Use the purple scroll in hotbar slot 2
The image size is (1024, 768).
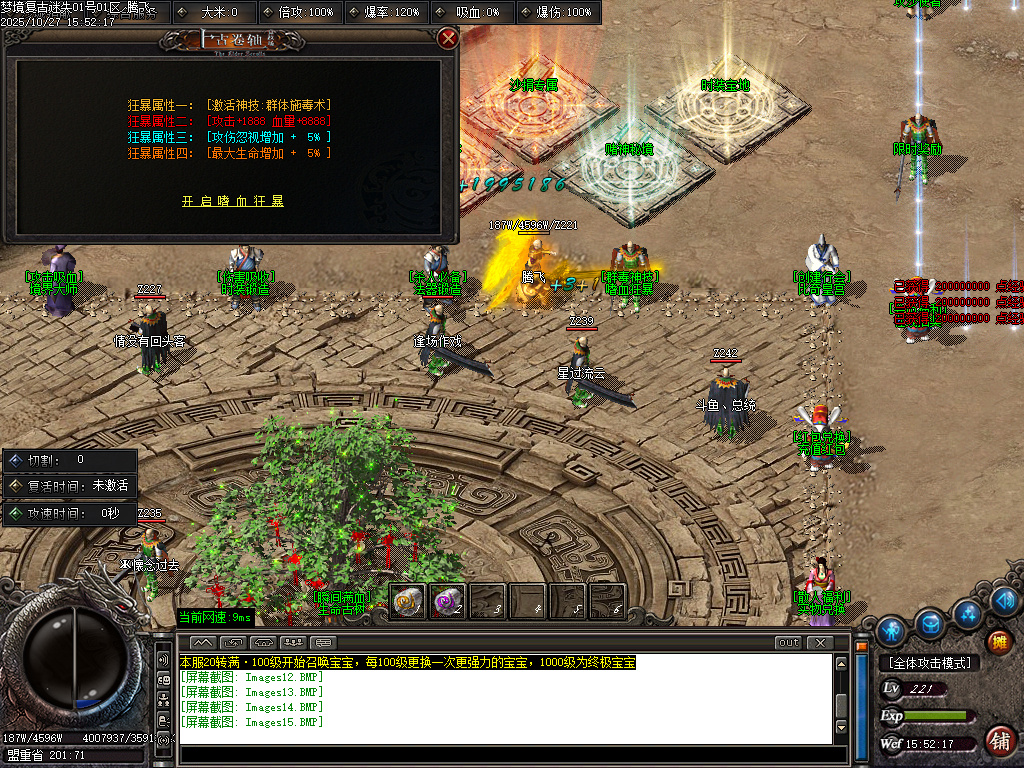pyautogui.click(x=447, y=601)
